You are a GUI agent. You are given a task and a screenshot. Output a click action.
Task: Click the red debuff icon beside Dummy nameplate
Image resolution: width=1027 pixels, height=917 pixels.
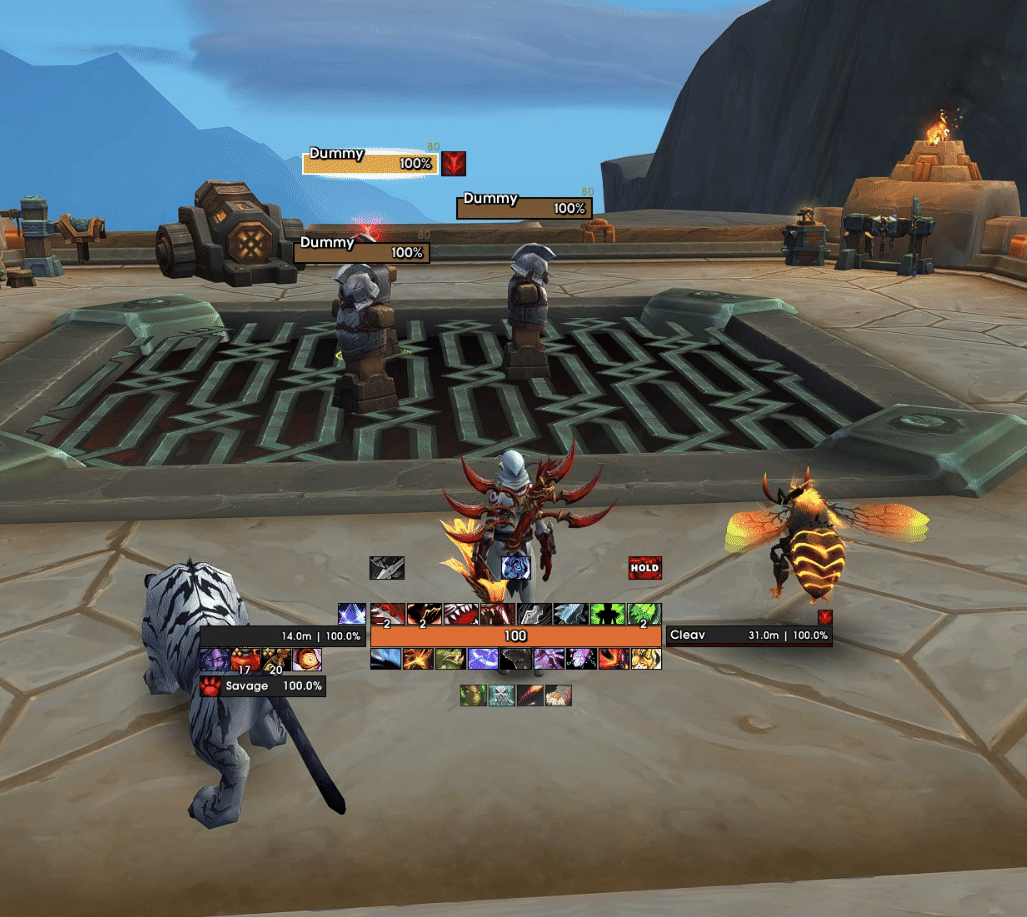click(x=454, y=163)
